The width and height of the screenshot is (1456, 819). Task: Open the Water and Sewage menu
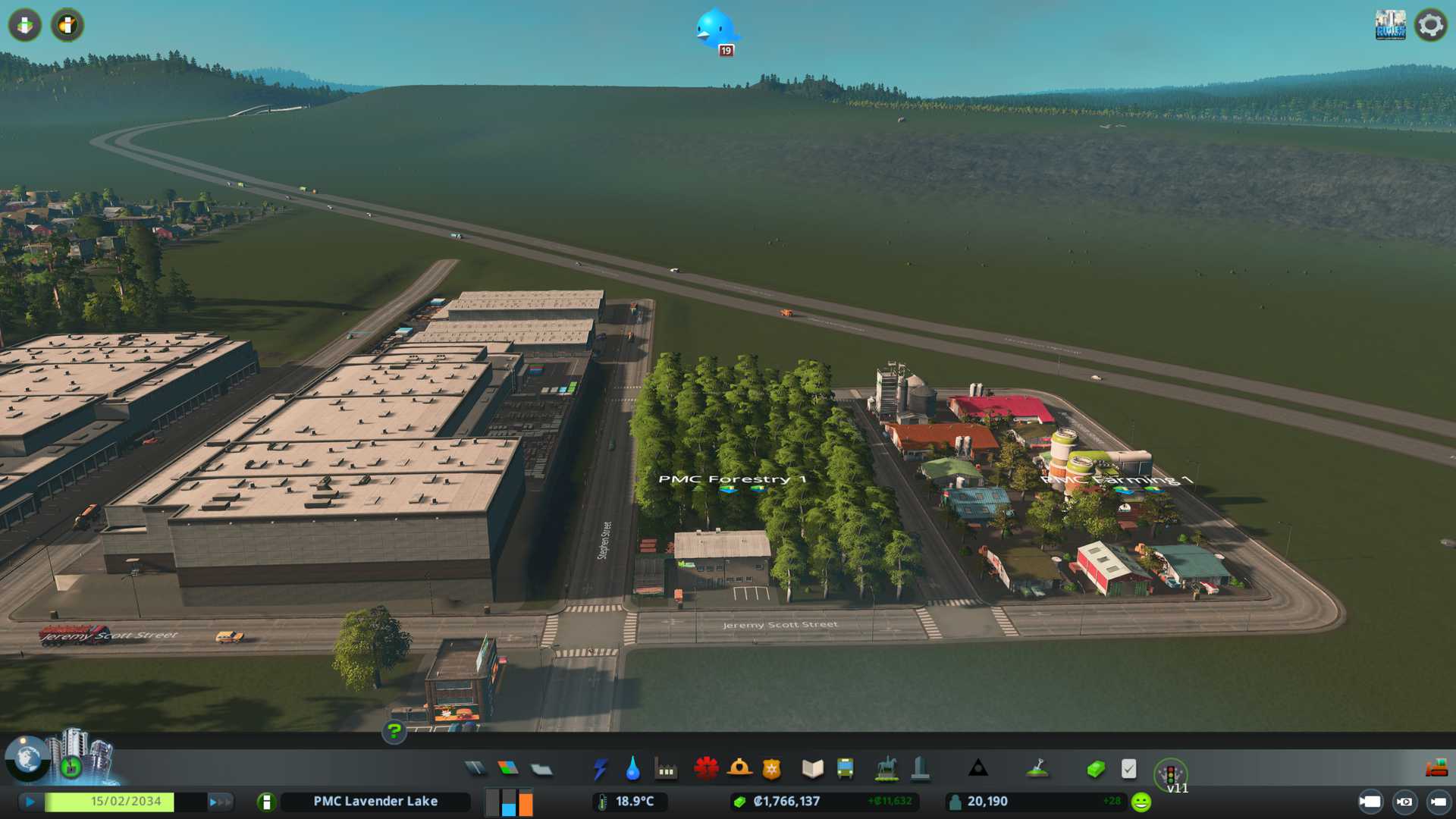[x=632, y=769]
